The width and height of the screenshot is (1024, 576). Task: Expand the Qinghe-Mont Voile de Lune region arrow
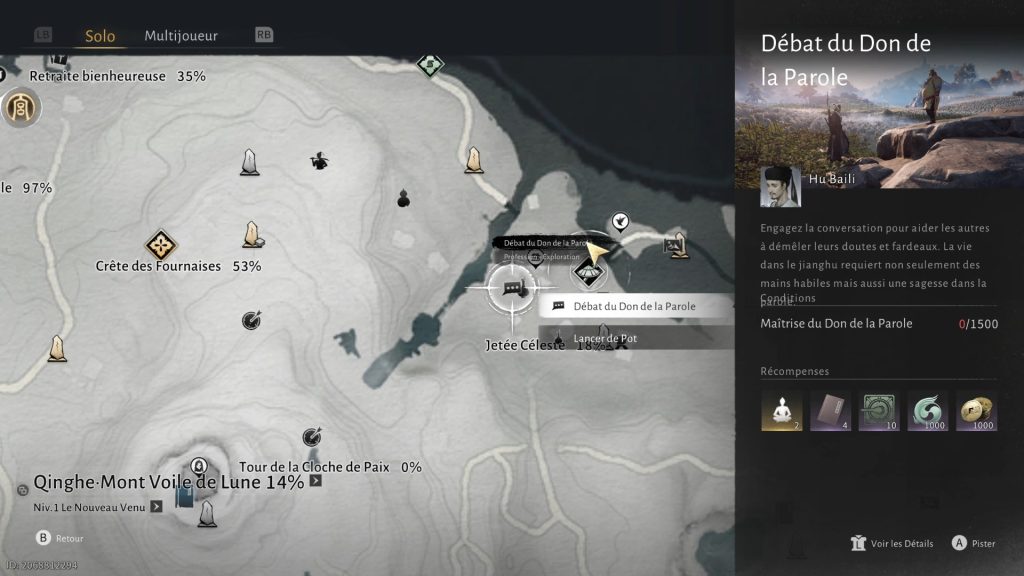(x=316, y=481)
